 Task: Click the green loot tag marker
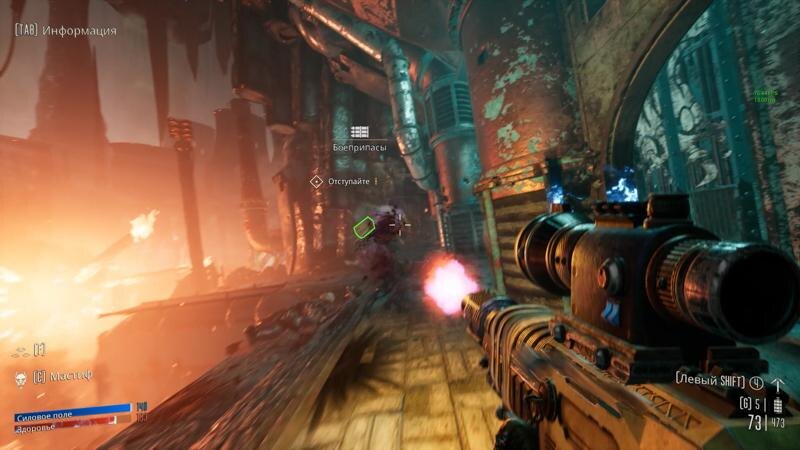click(x=363, y=227)
